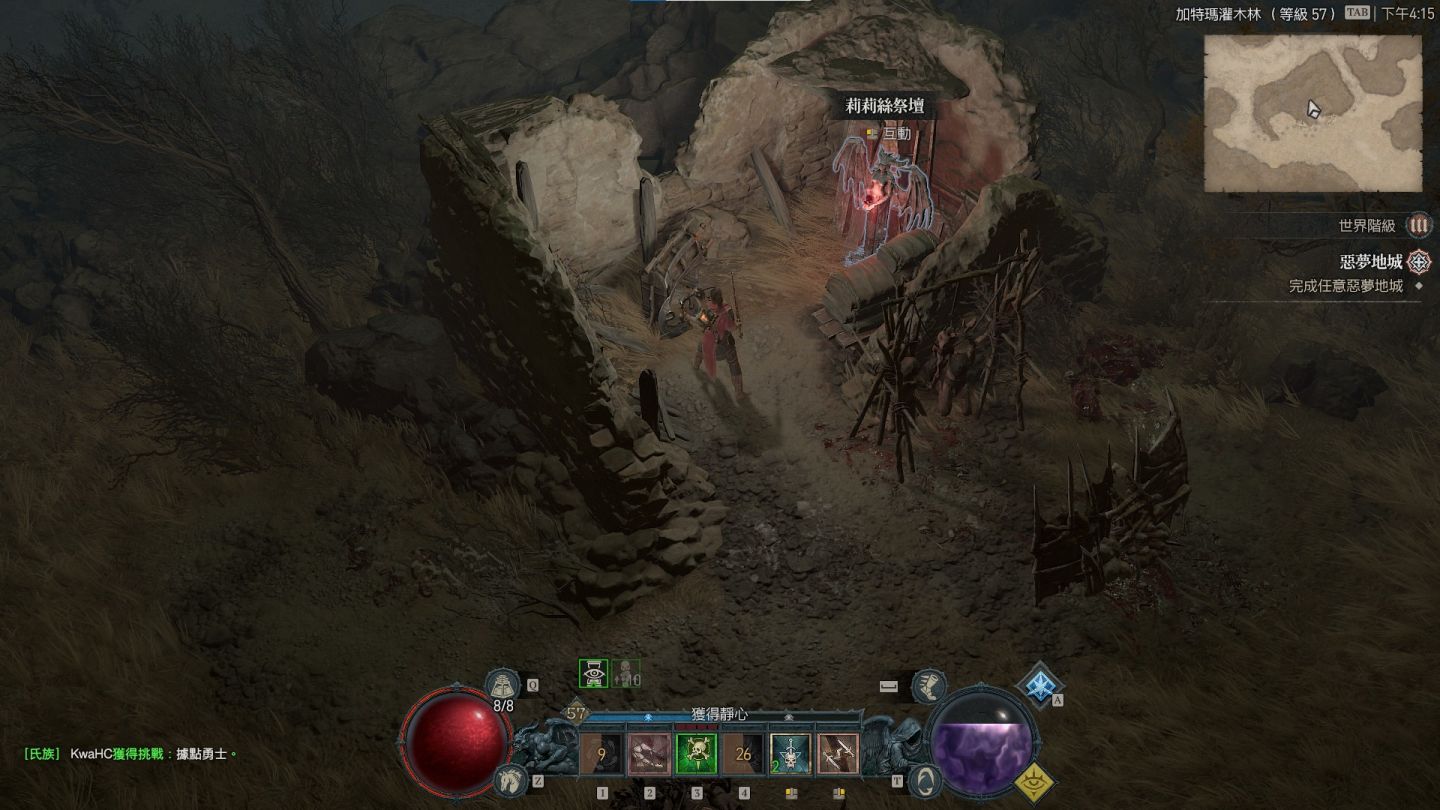Click the boot evade icon
This screenshot has height=810, width=1440.
point(930,685)
